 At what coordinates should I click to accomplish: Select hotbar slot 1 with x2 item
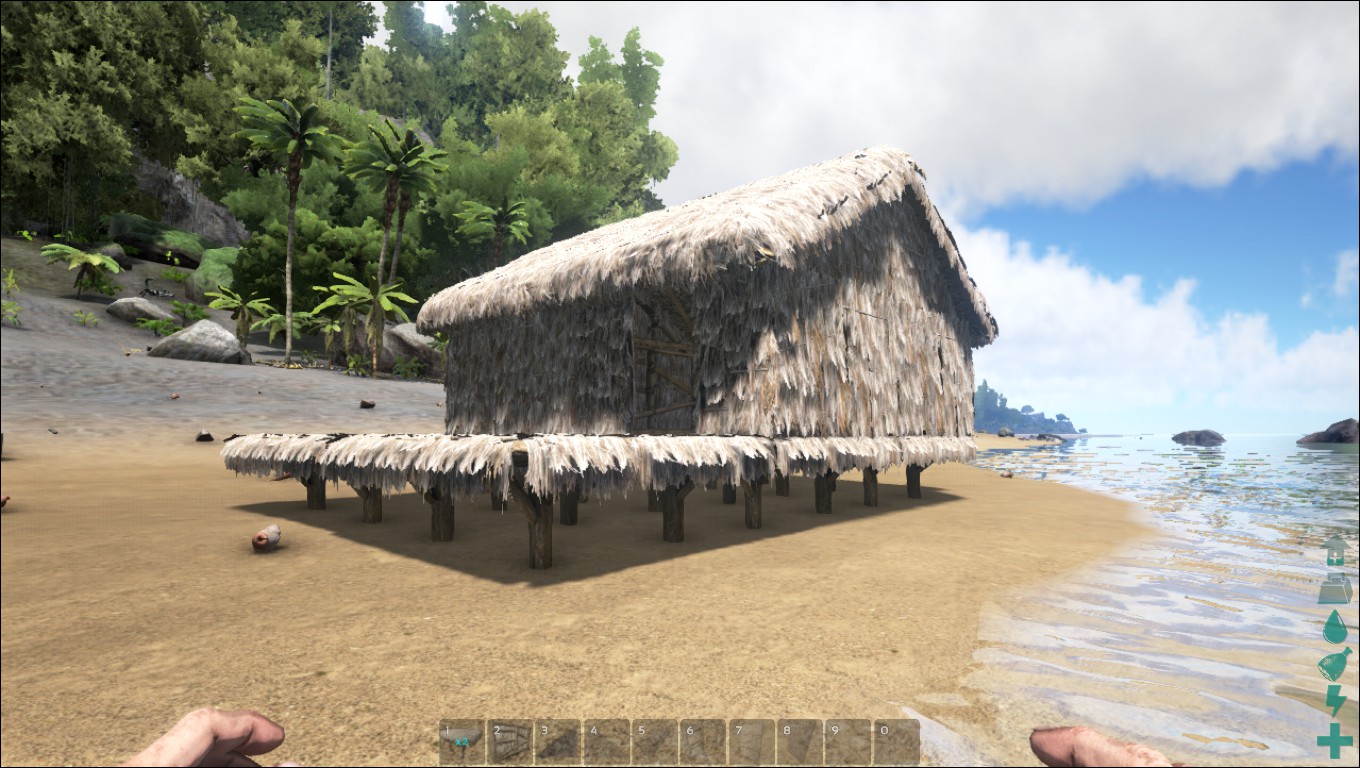tap(461, 742)
